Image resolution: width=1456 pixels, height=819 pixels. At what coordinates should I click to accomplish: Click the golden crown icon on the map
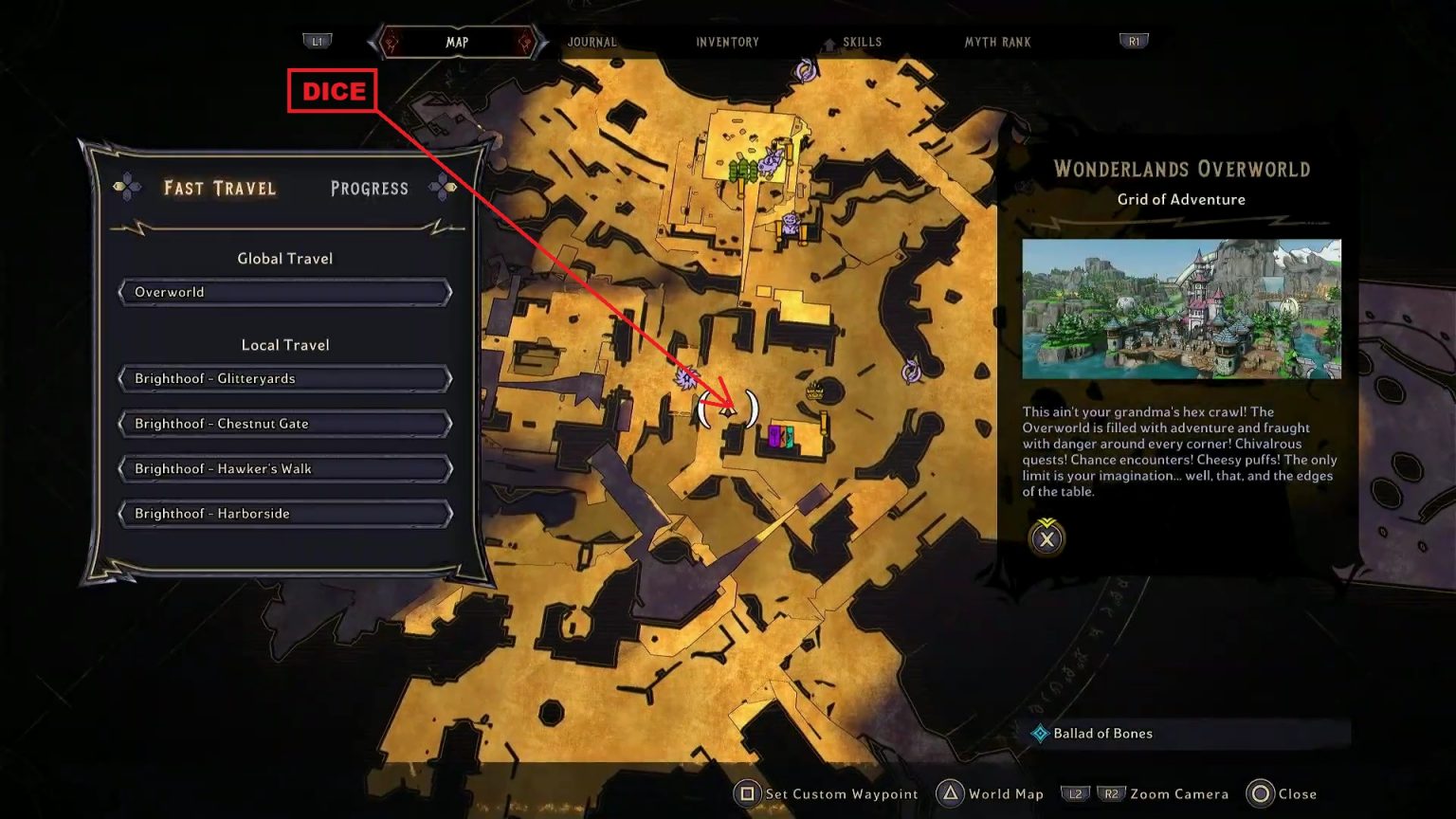click(816, 391)
